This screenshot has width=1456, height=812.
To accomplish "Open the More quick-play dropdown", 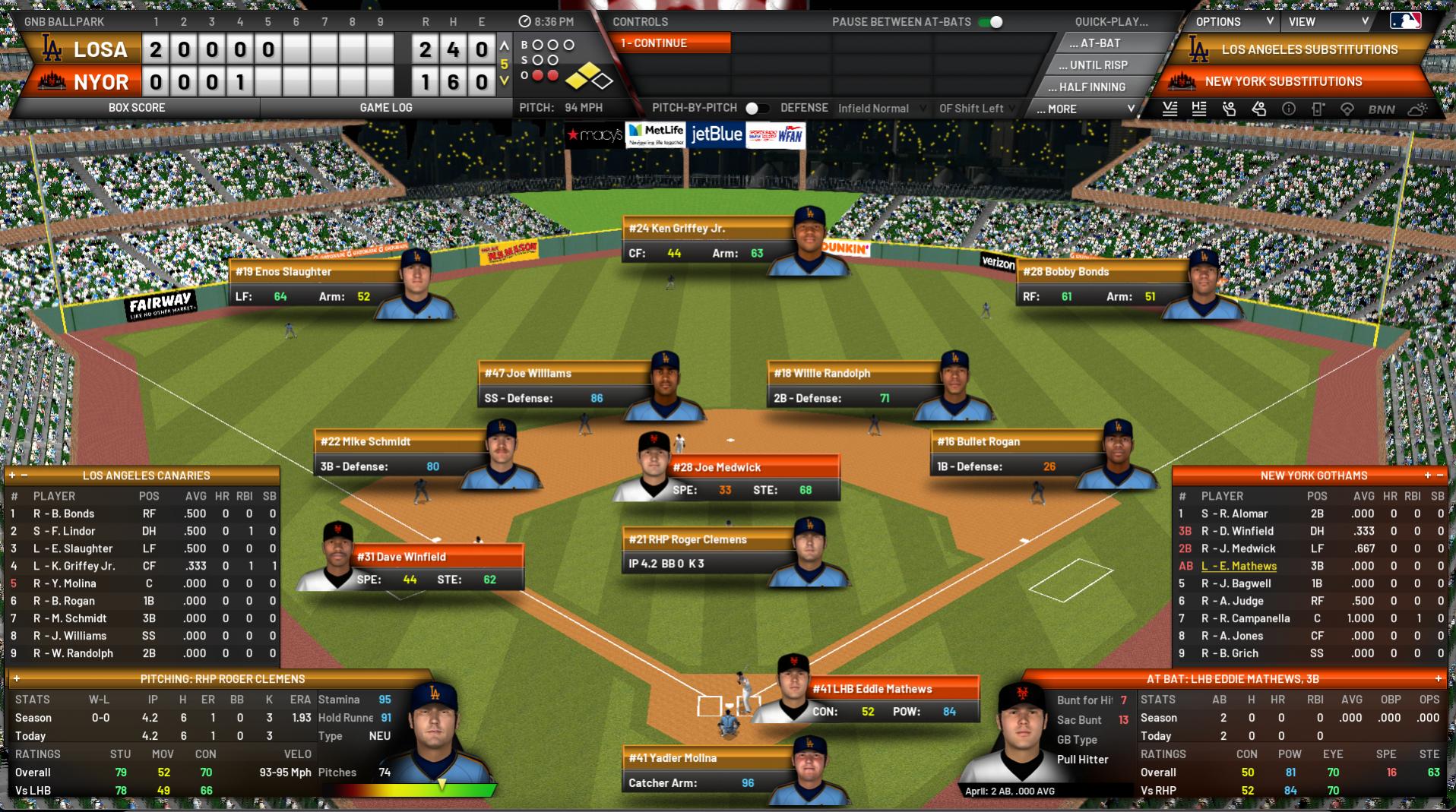I will [x=1086, y=109].
